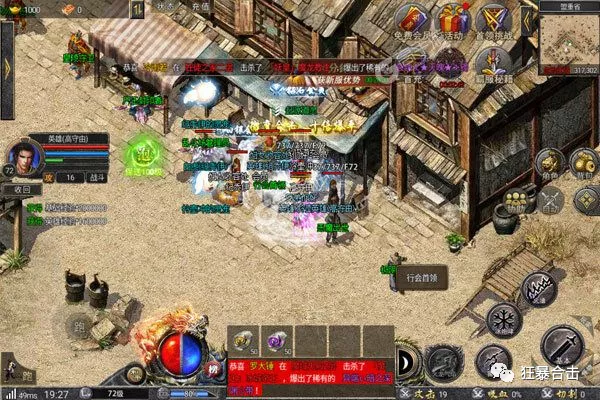Open the desert minimap
600x400 pixels.
(x=568, y=41)
